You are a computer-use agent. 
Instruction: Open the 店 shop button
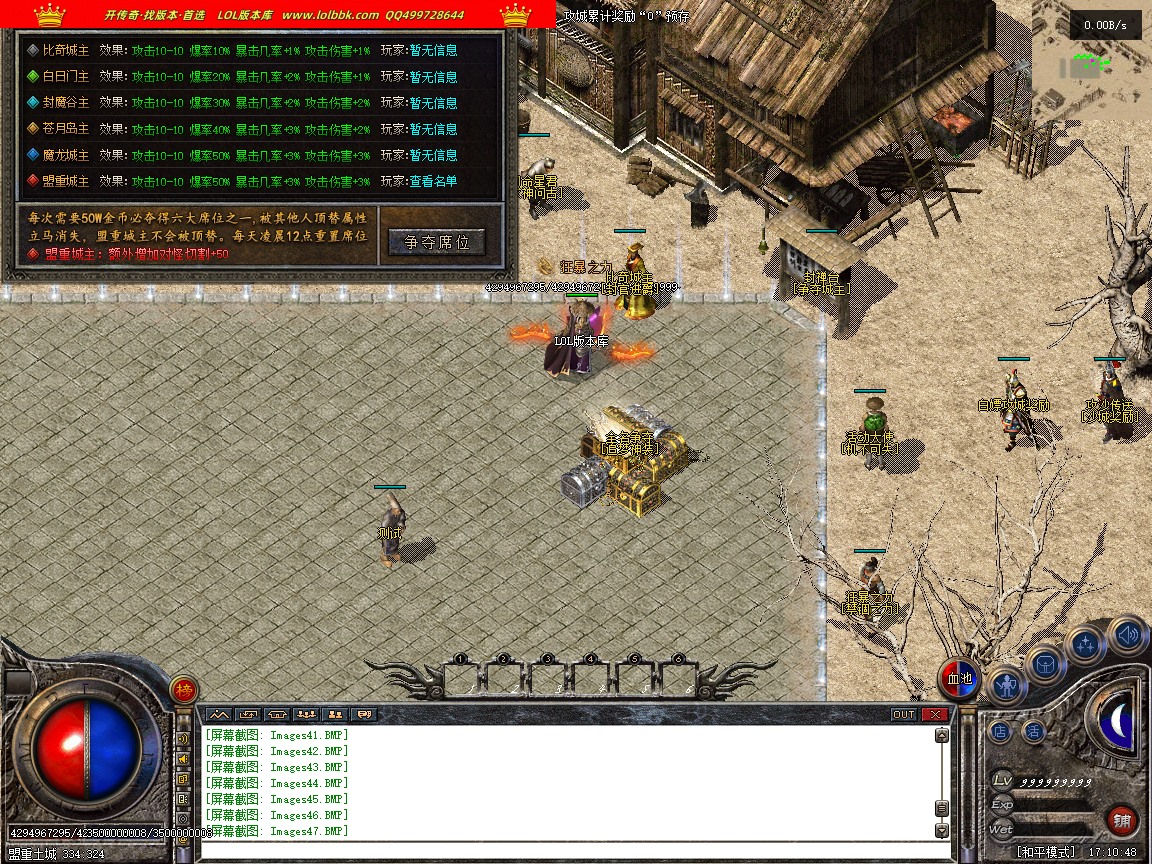pyautogui.click(x=1000, y=732)
